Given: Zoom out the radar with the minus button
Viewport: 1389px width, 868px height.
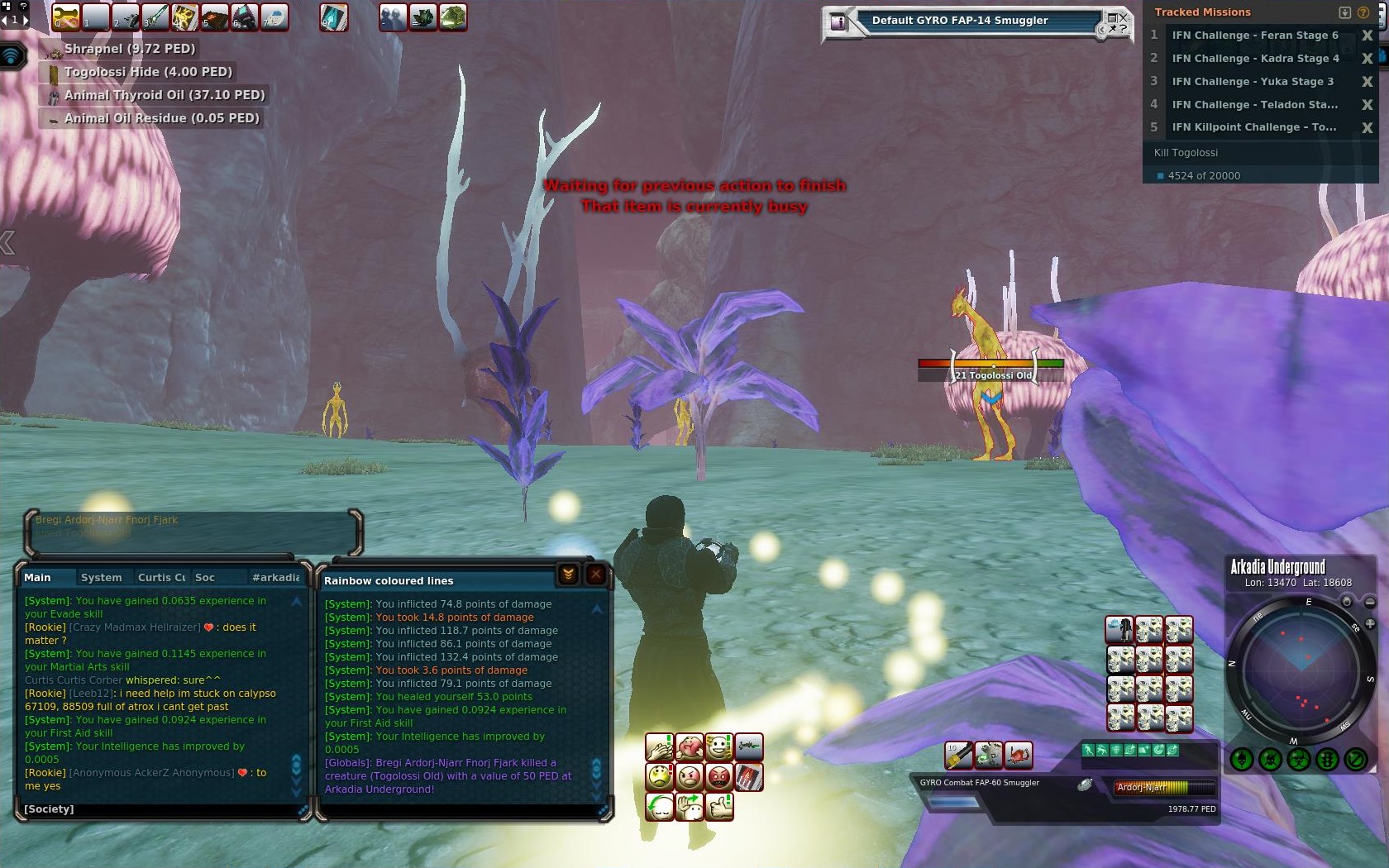Looking at the screenshot, I should (1370, 603).
